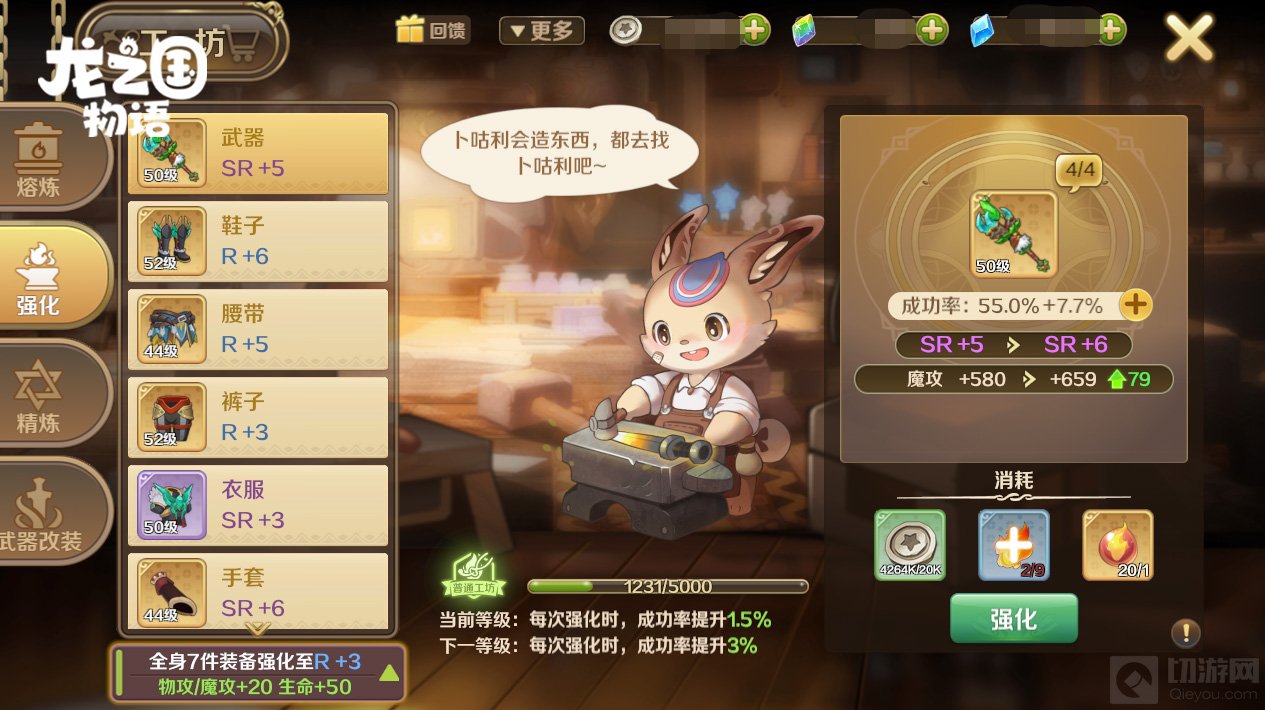This screenshot has height=710, width=1265.
Task: Choose the 手套 SR +6 equipment row
Action: [x=258, y=591]
